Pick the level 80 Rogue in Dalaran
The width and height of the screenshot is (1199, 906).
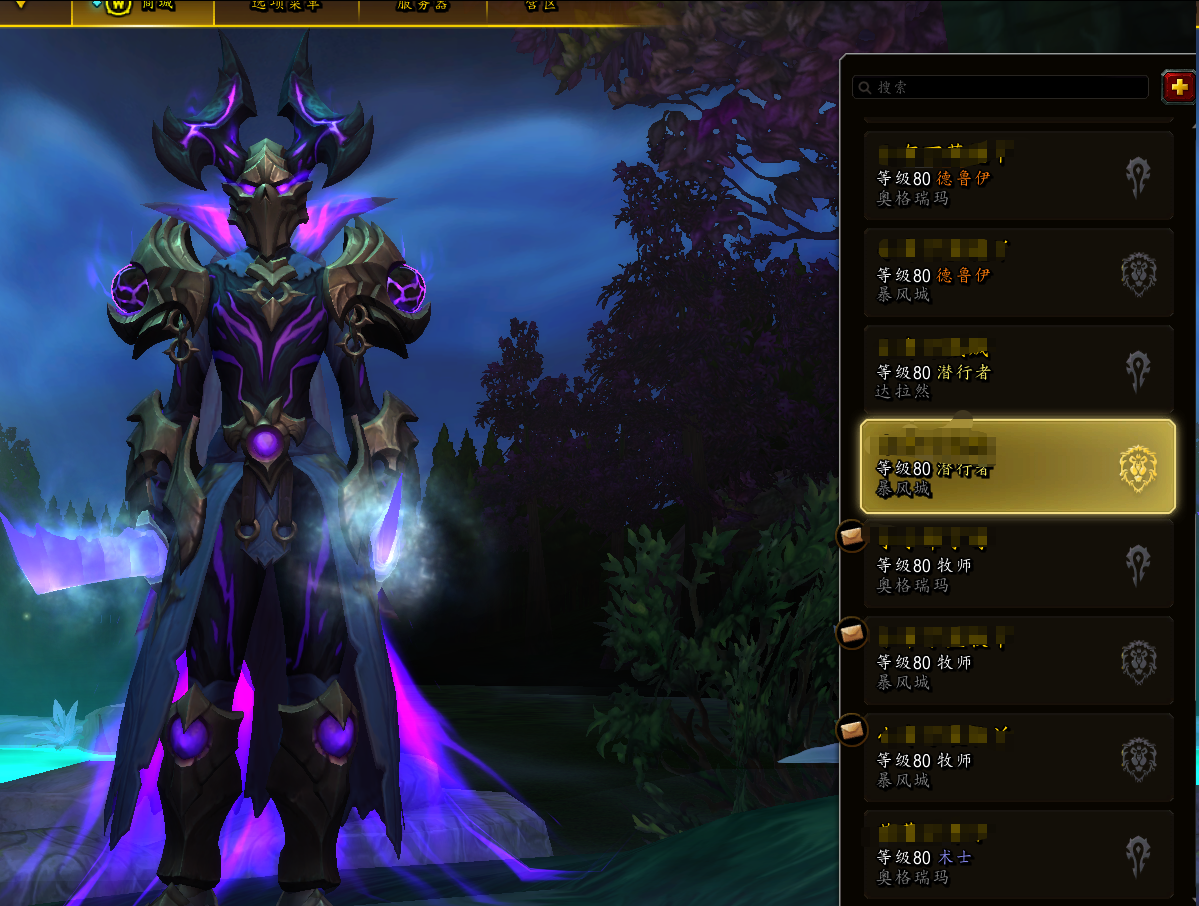(x=1017, y=369)
